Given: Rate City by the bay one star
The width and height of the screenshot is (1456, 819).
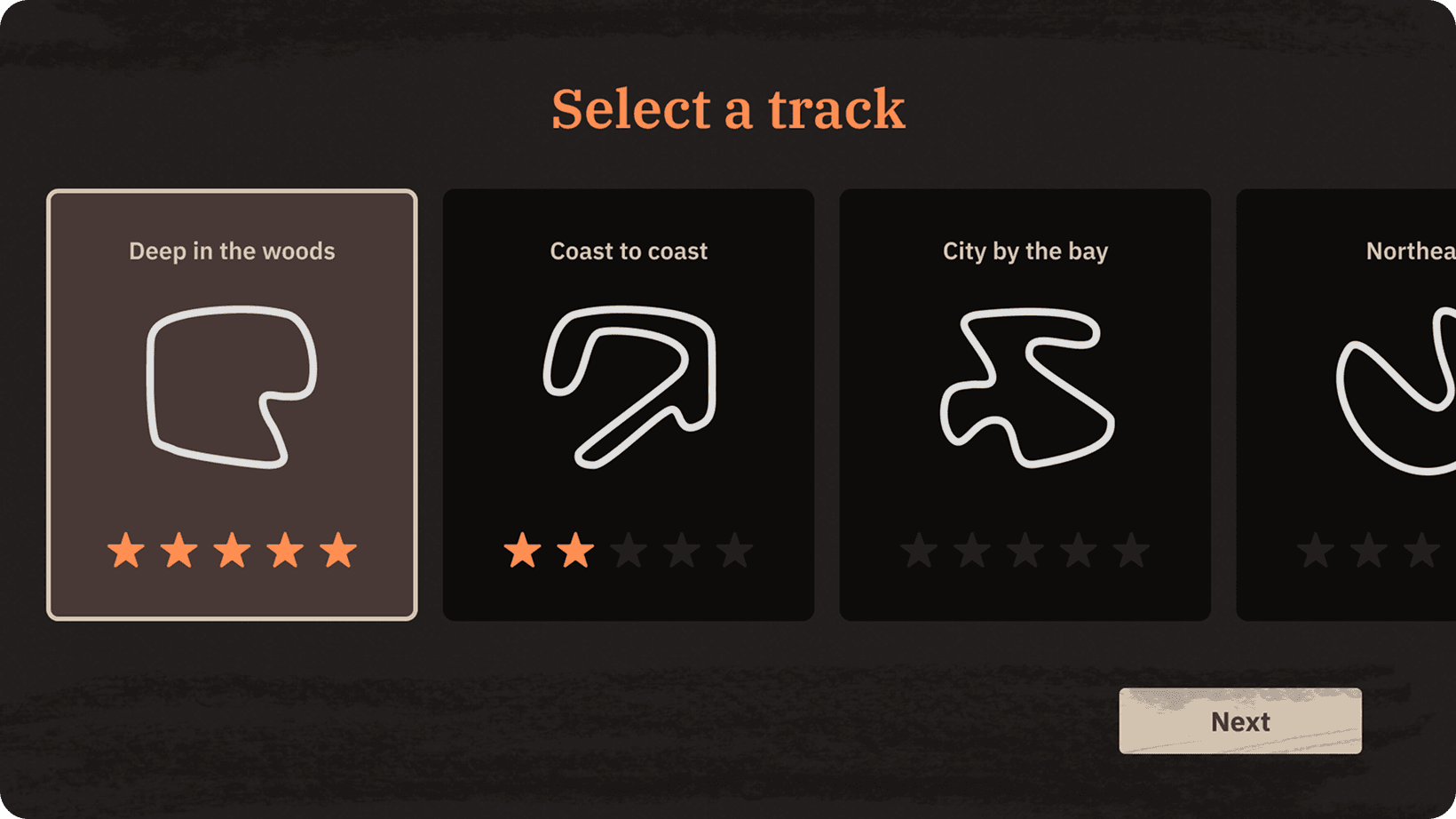Looking at the screenshot, I should 918,551.
